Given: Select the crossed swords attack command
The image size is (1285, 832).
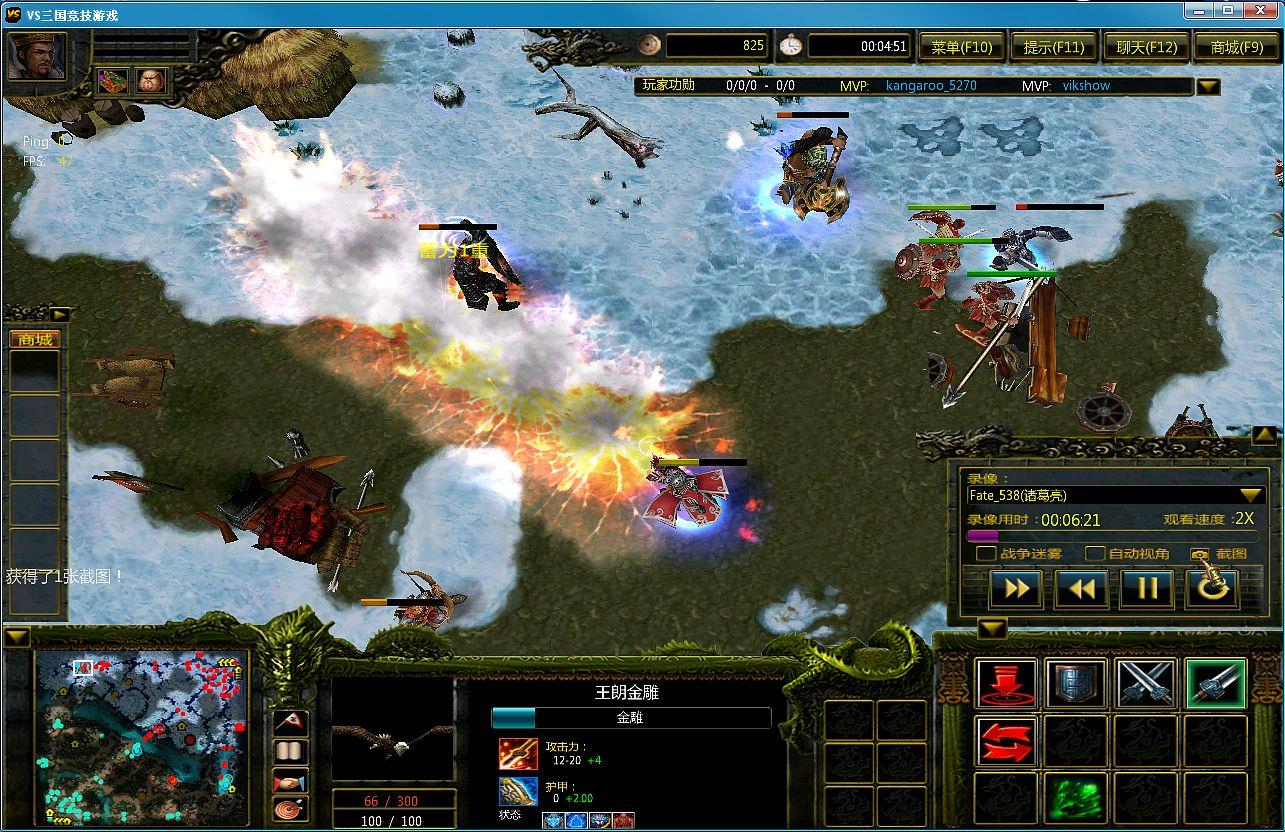Looking at the screenshot, I should click(1145, 683).
